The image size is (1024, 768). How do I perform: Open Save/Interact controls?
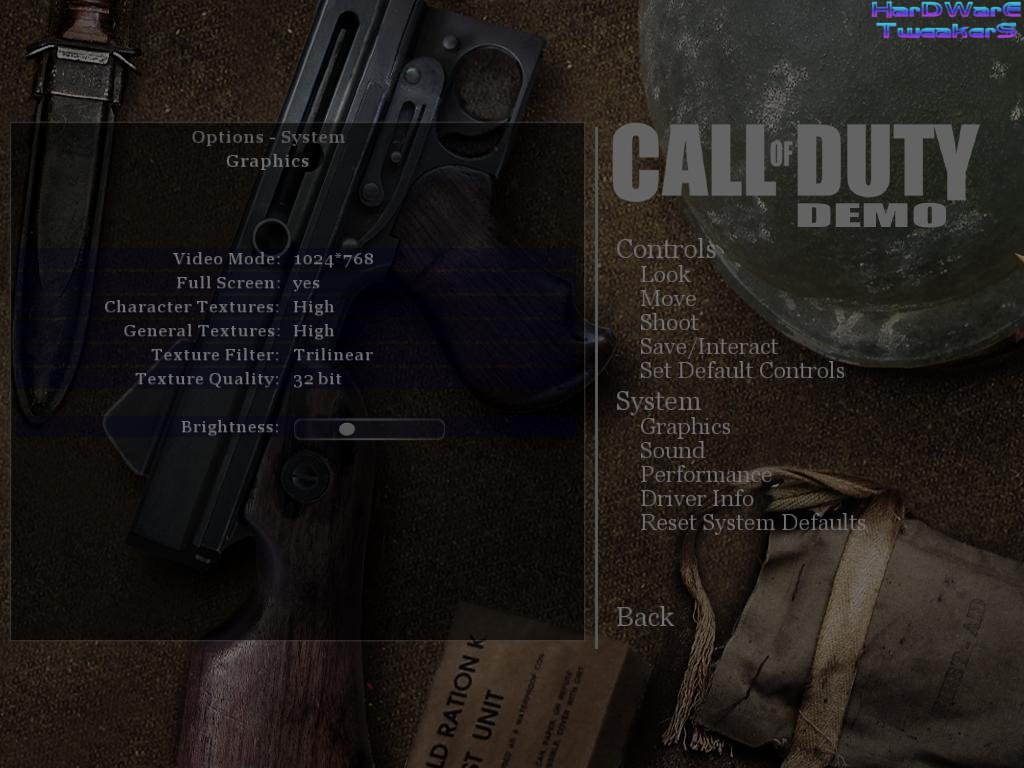(x=708, y=346)
